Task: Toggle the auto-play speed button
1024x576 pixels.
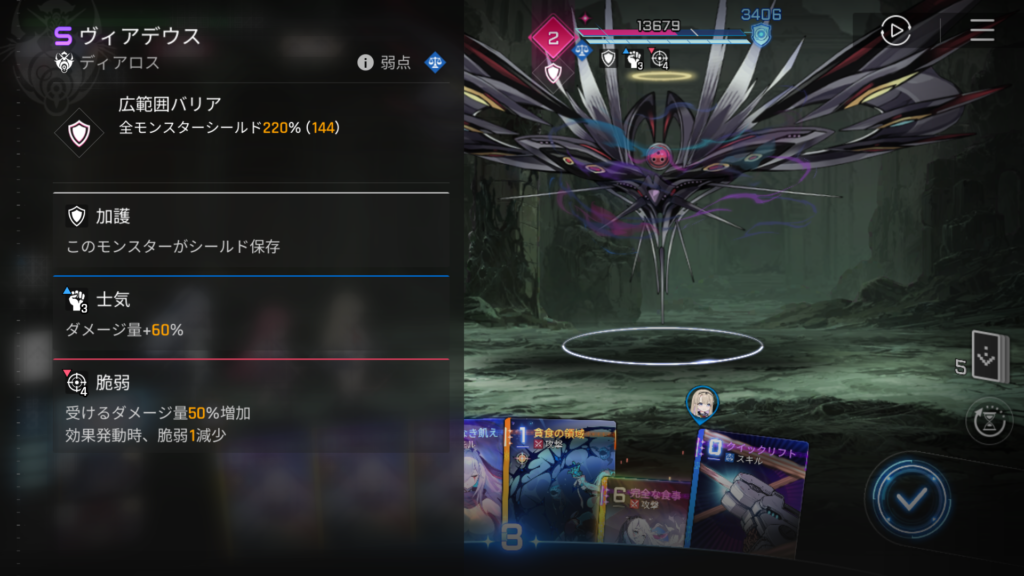Action: (x=895, y=32)
